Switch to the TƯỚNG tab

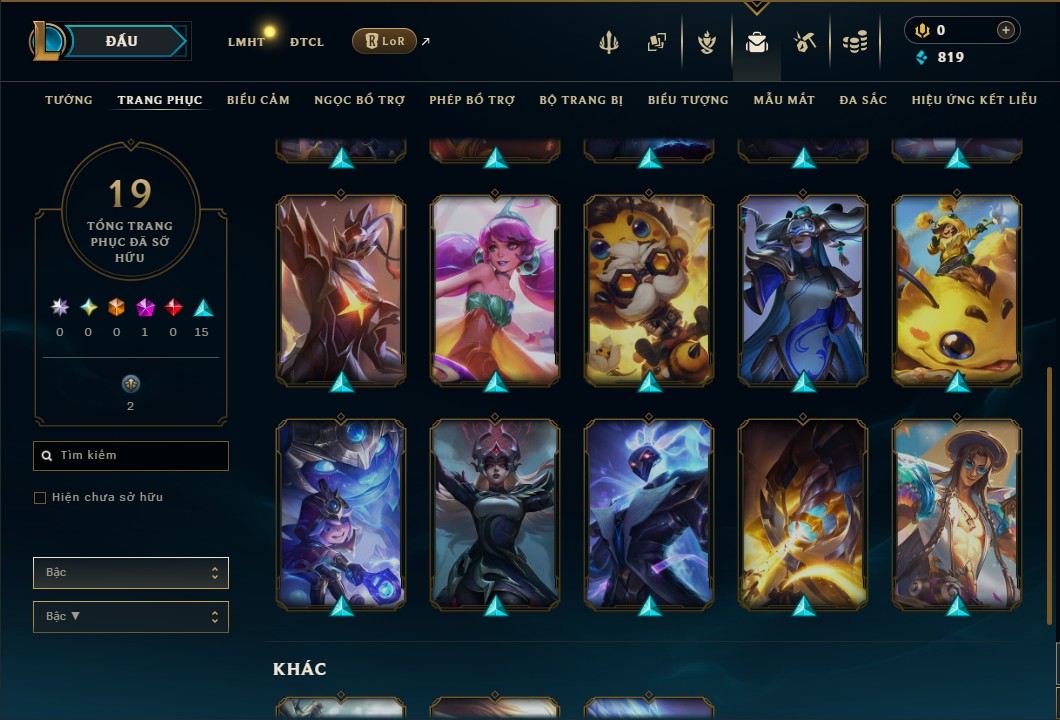tap(69, 100)
